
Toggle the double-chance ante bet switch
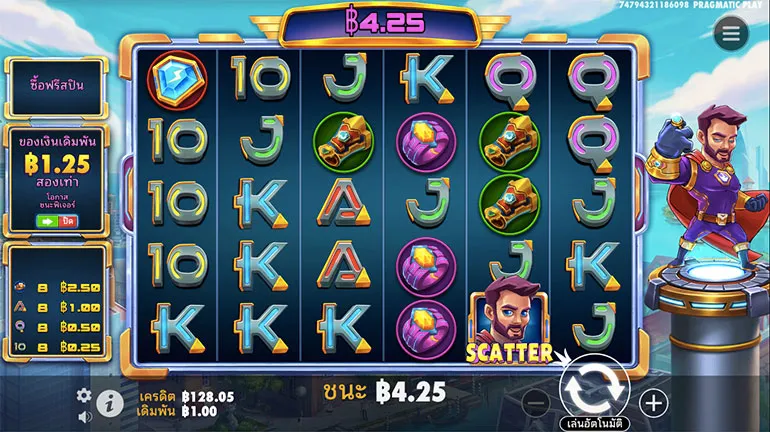(x=56, y=220)
